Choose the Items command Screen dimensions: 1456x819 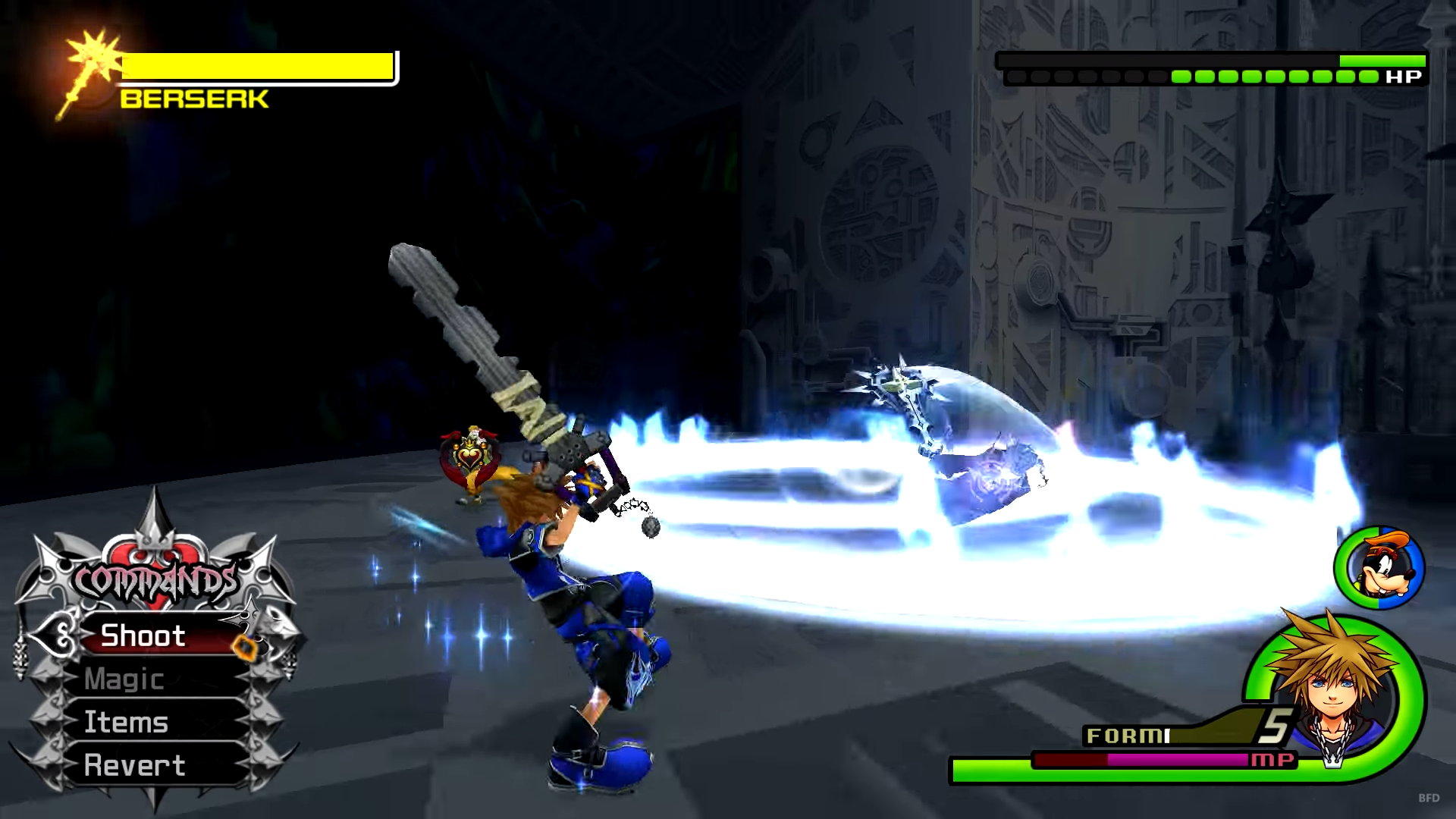tap(127, 722)
